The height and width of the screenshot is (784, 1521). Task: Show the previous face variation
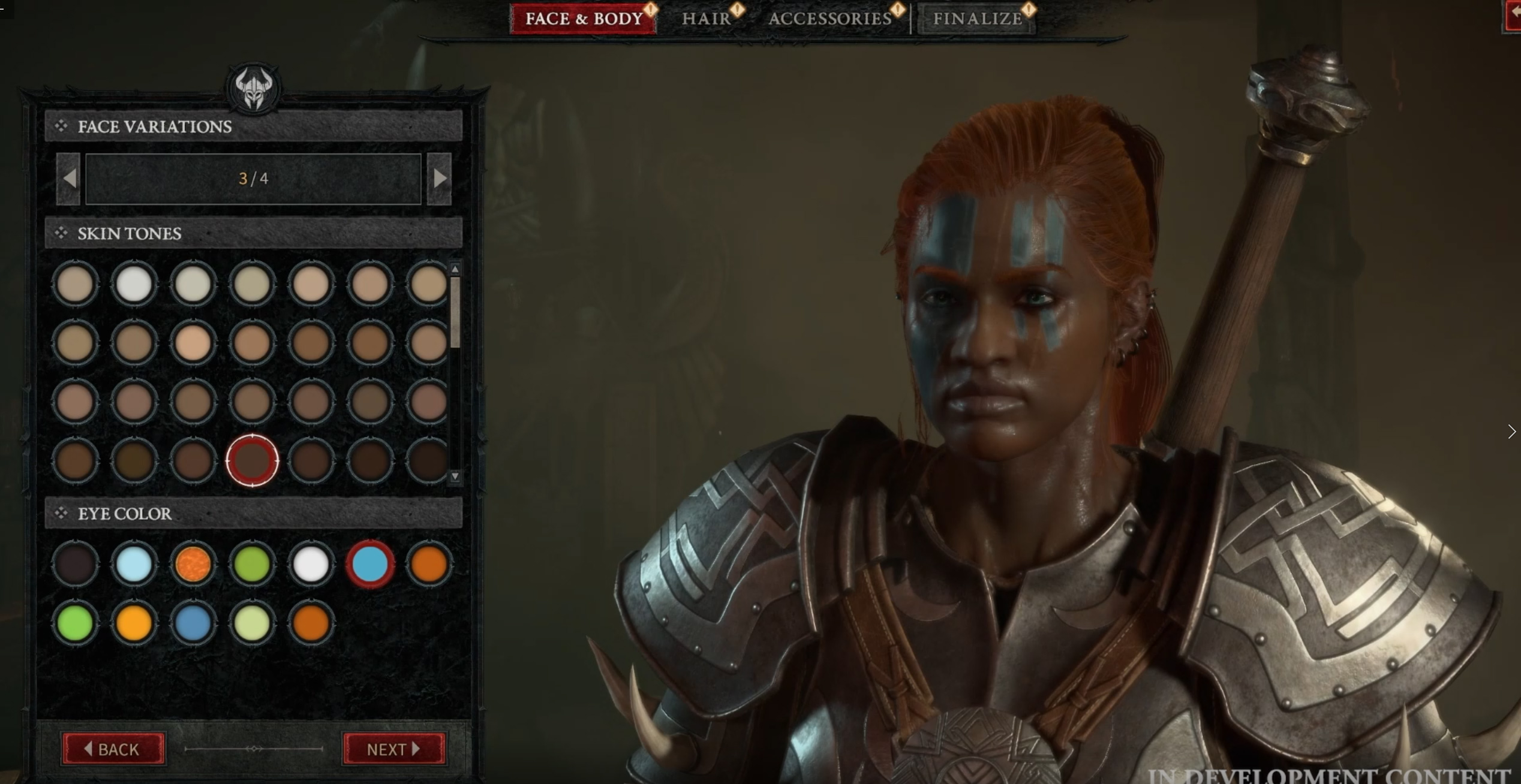click(x=69, y=179)
